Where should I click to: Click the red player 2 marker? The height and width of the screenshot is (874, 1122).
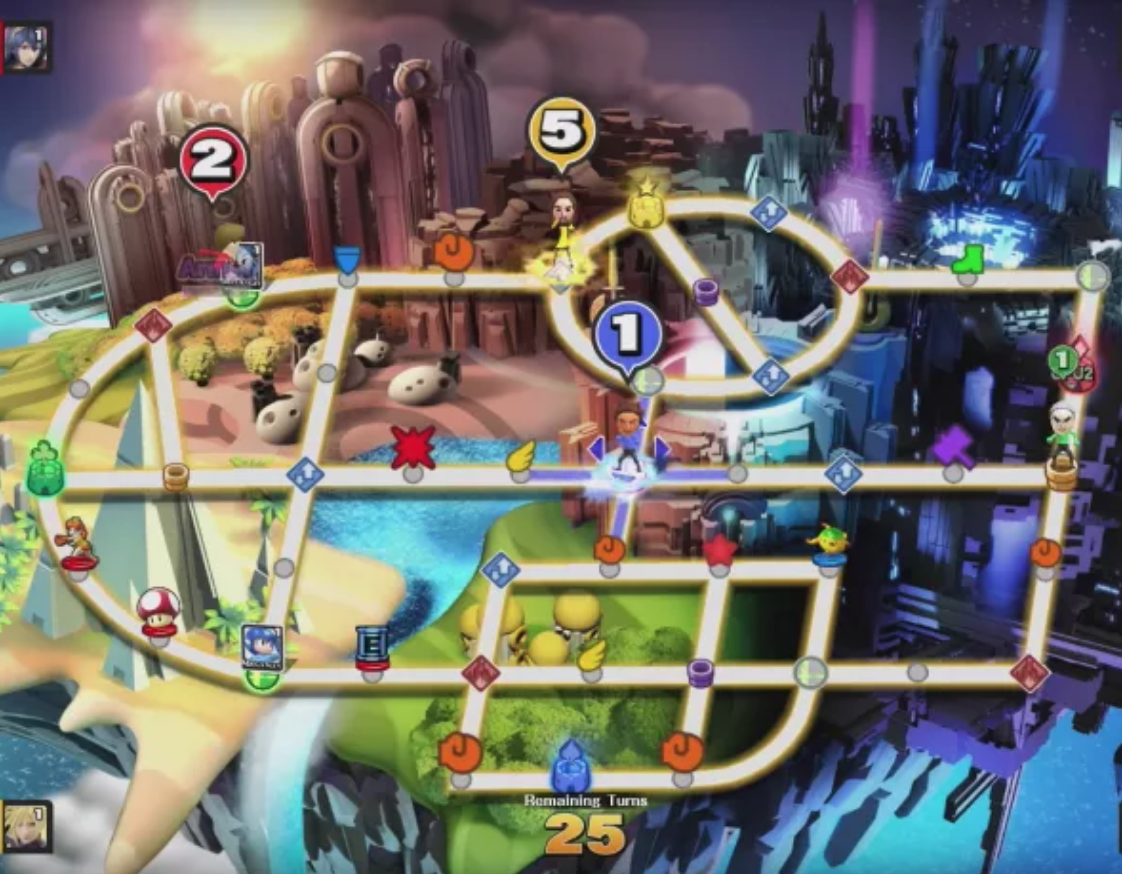[x=213, y=160]
